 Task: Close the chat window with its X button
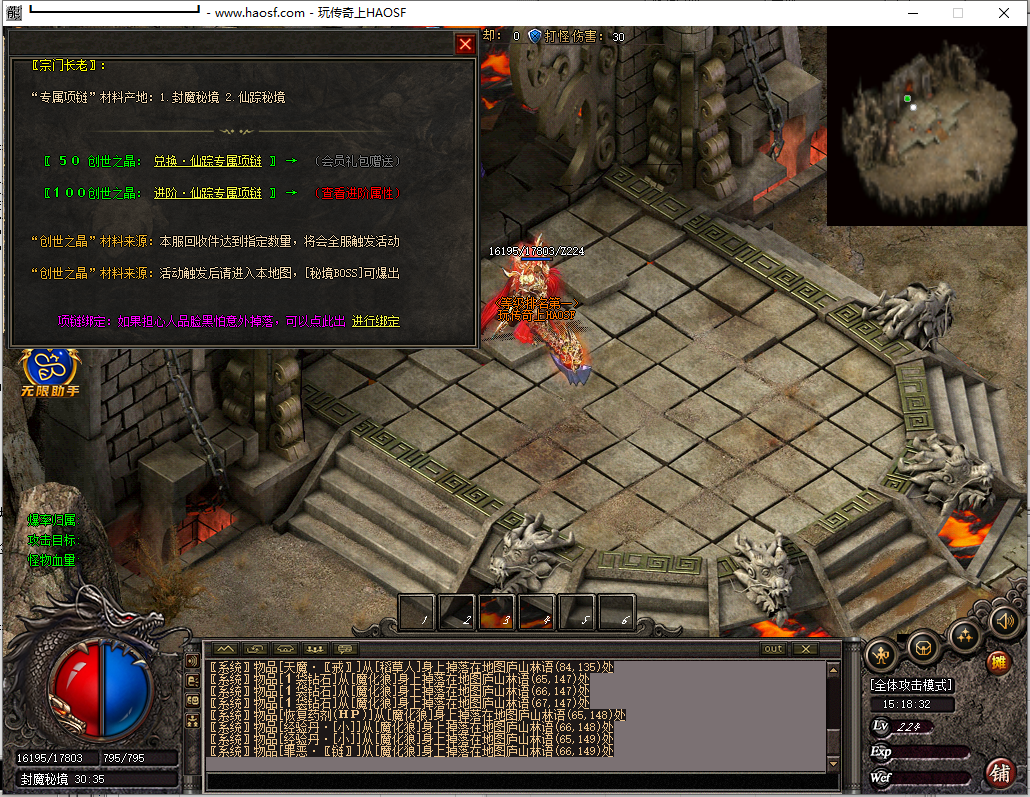(x=805, y=649)
